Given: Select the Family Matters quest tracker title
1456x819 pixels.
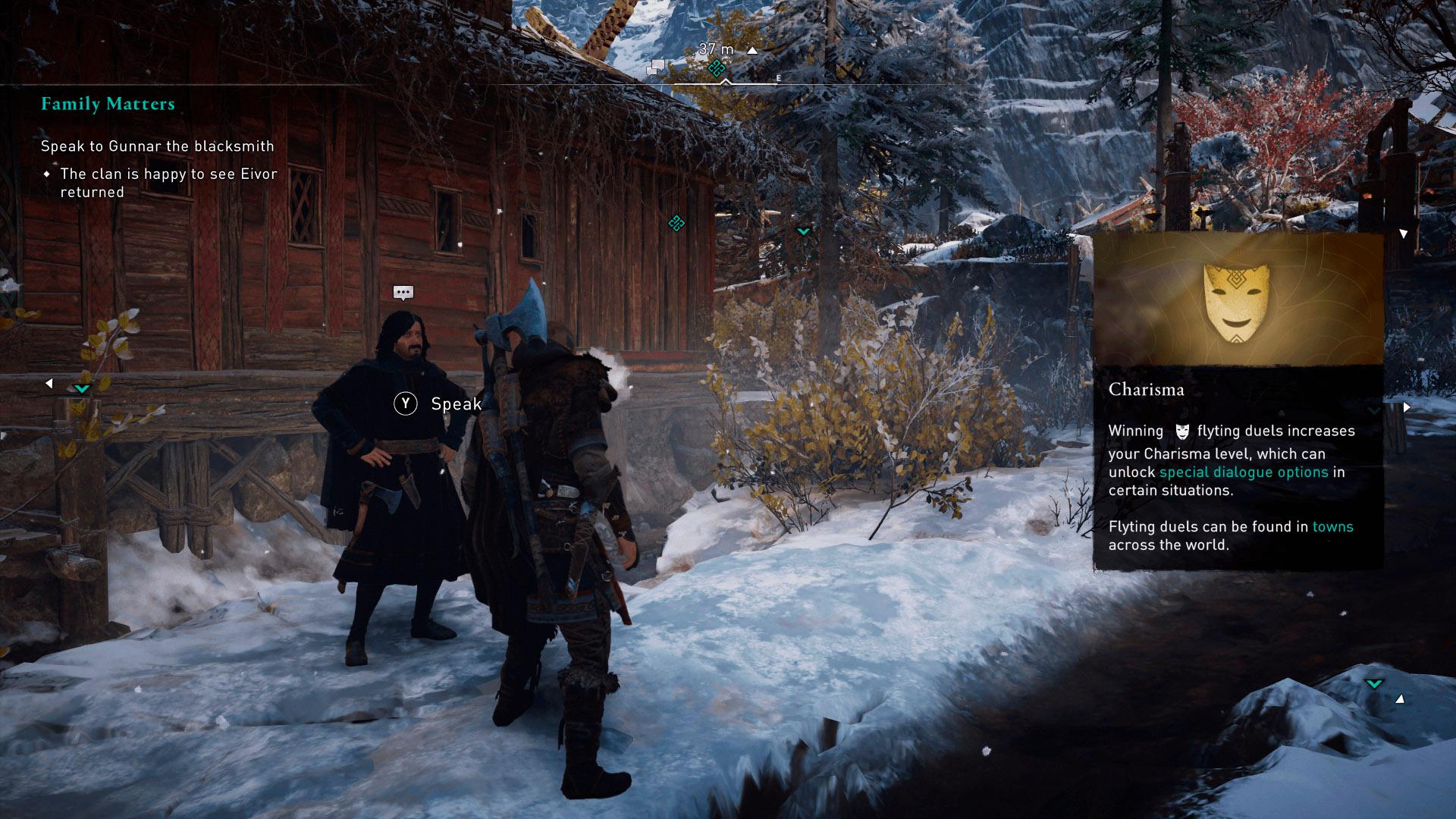Looking at the screenshot, I should pos(108,104).
